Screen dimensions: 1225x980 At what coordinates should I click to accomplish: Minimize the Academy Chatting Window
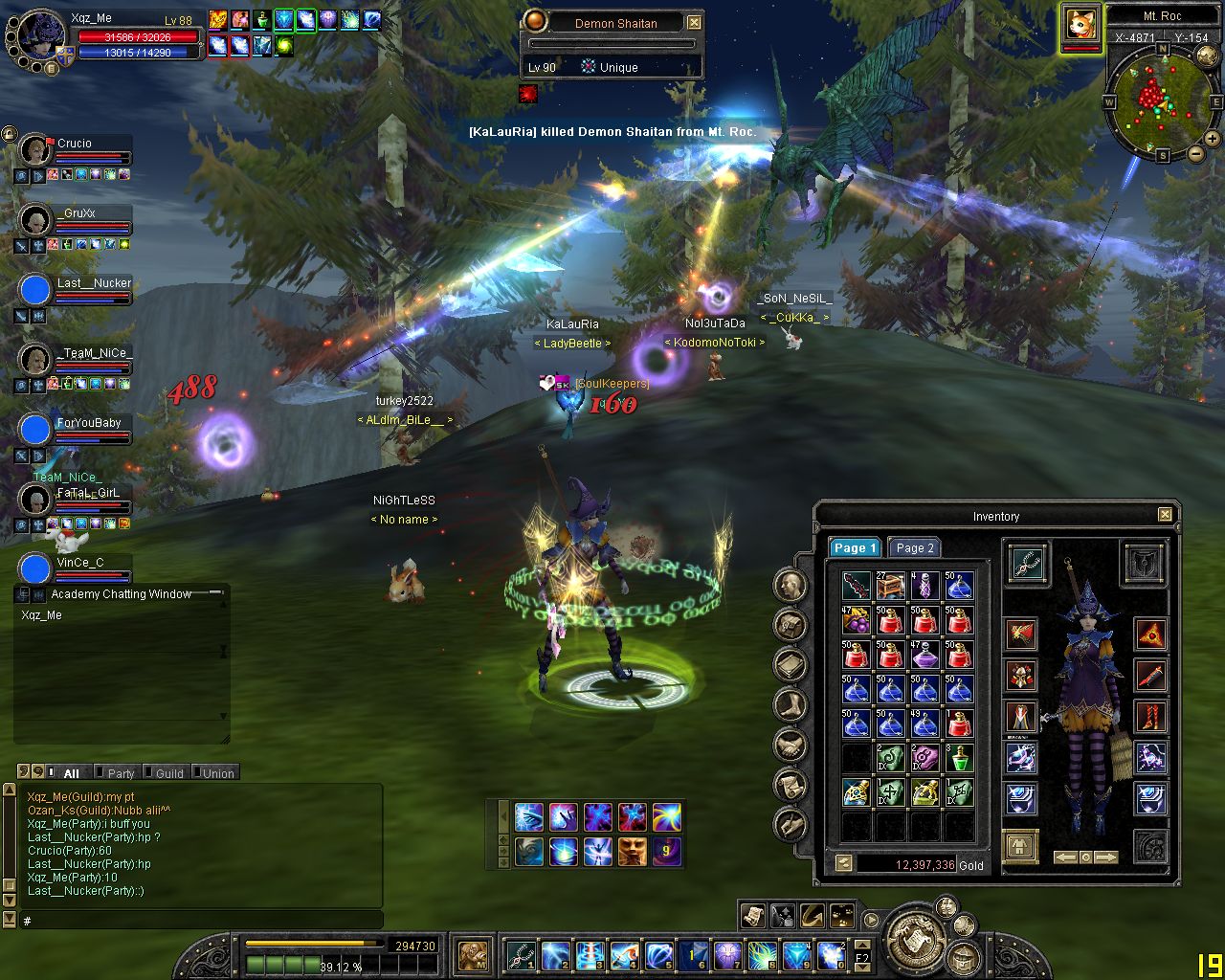point(217,593)
